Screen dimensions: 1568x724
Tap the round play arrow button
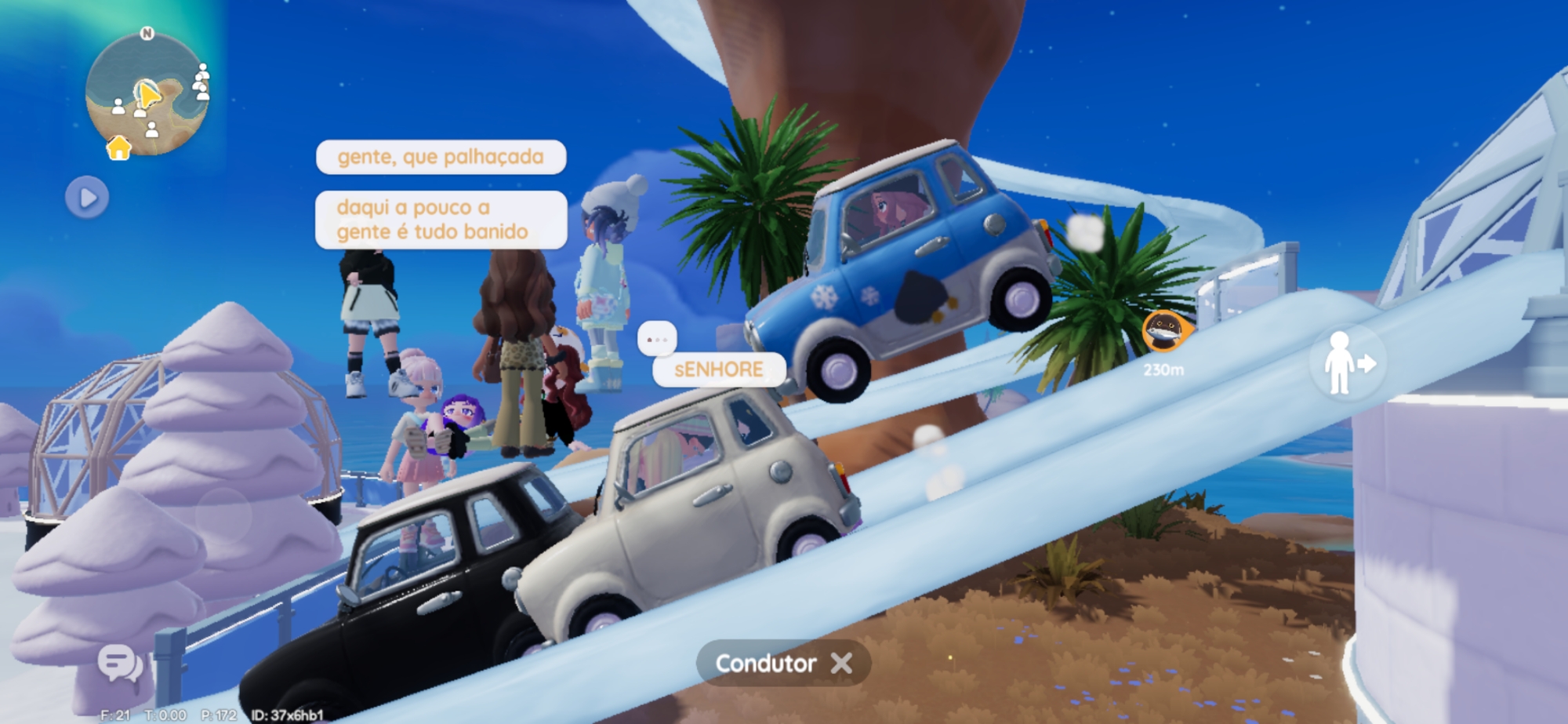coord(87,197)
